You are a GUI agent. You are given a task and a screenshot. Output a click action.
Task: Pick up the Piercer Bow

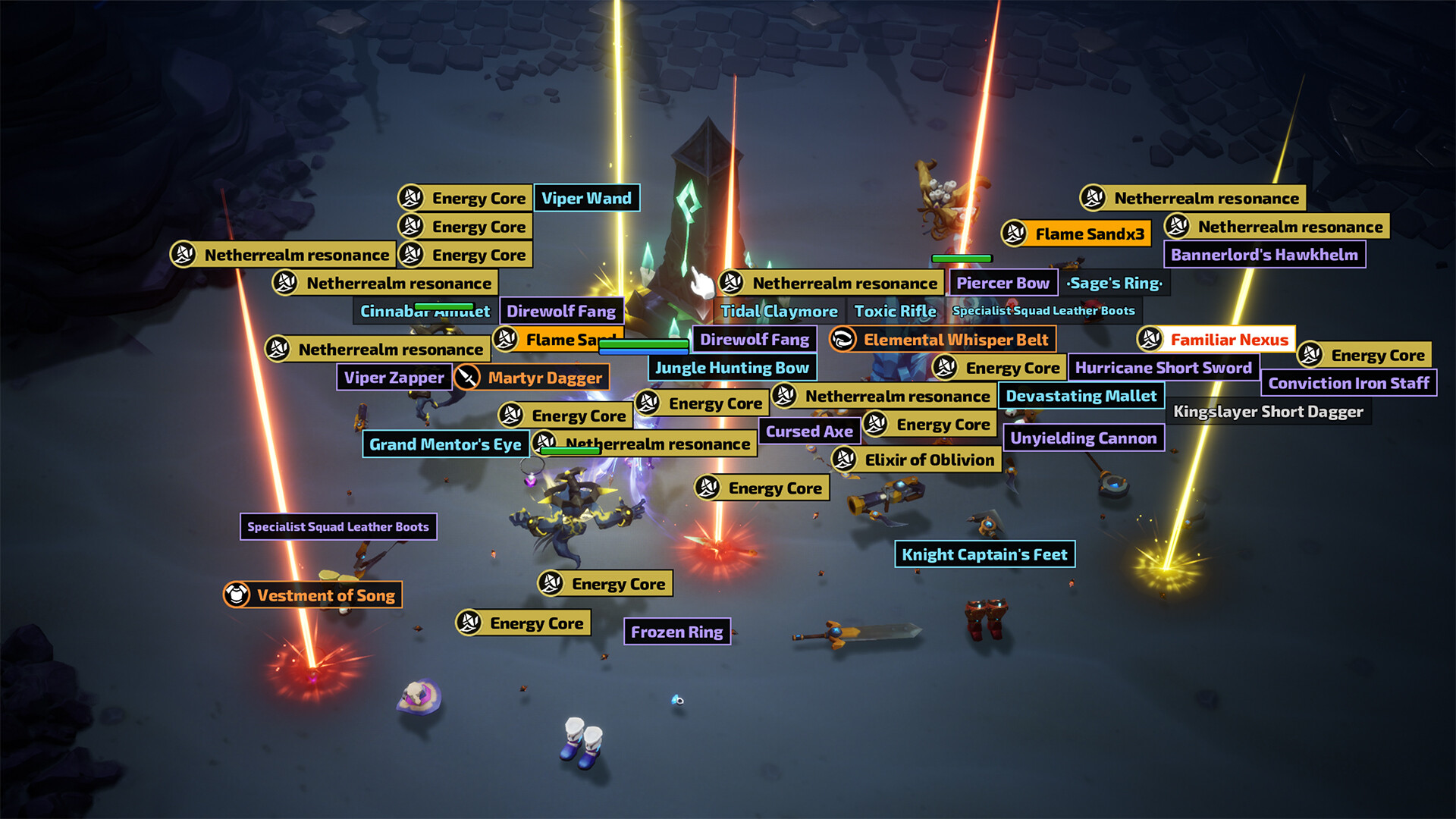coord(1003,282)
